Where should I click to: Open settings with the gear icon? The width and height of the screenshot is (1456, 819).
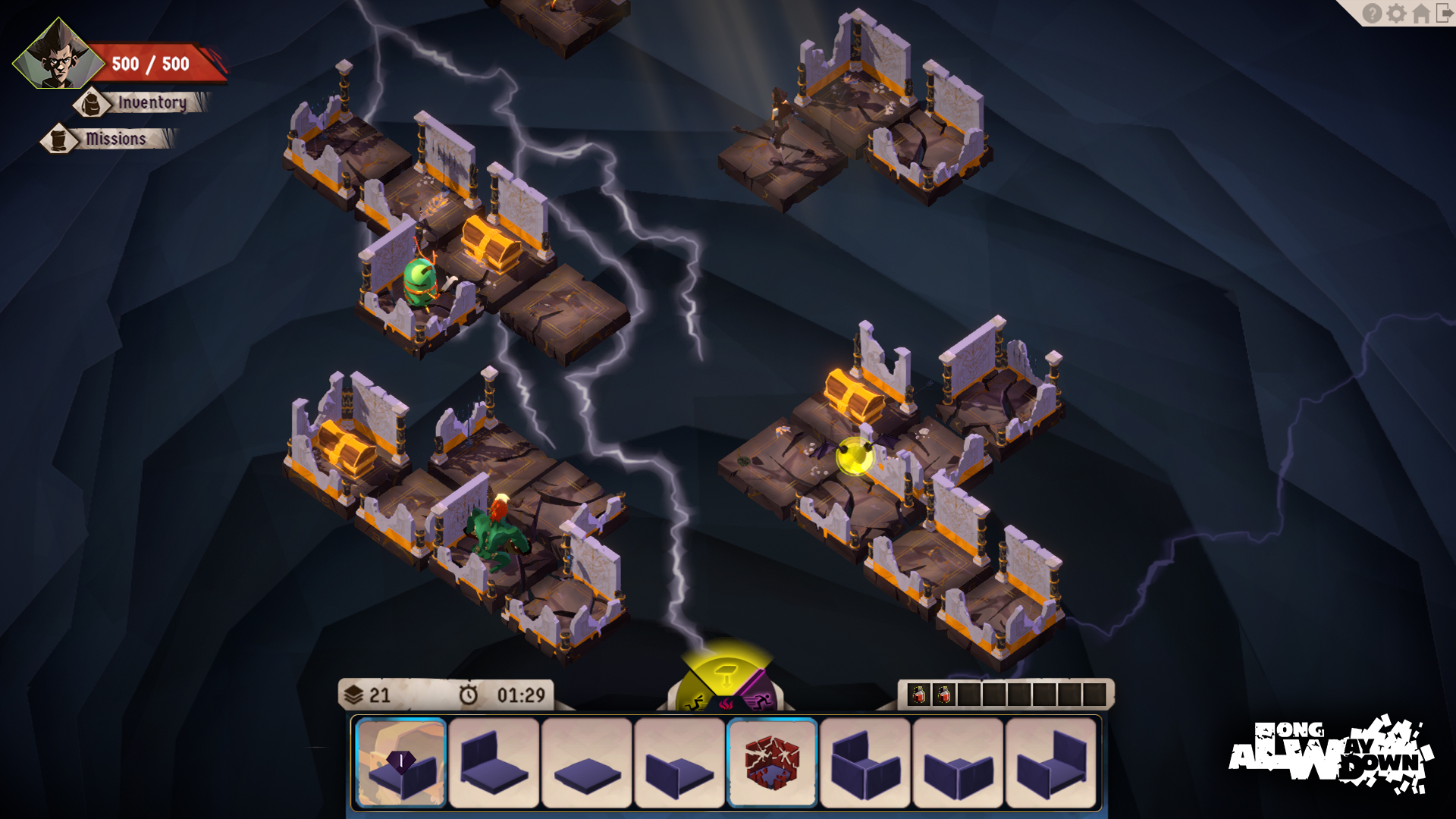1396,14
